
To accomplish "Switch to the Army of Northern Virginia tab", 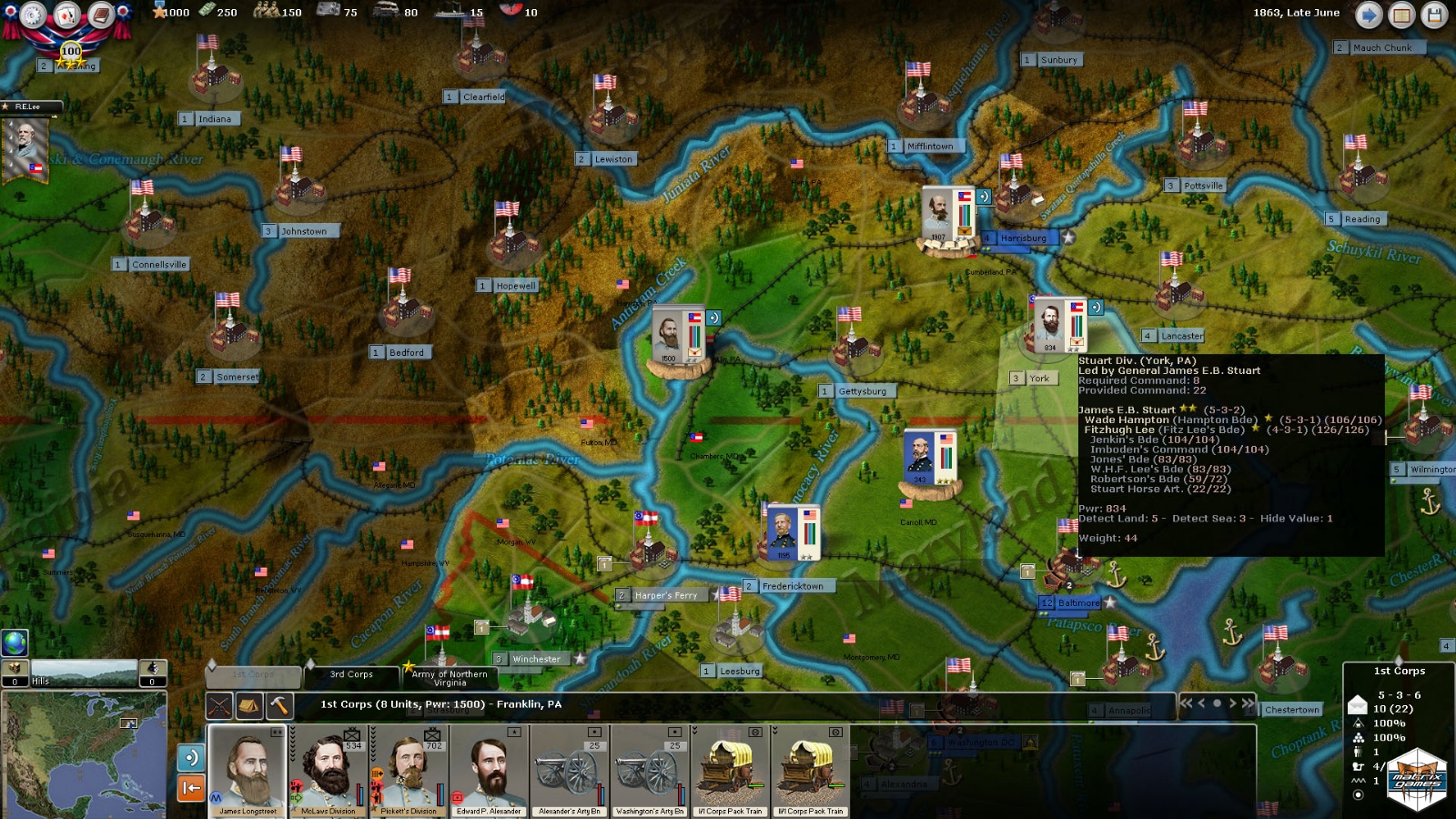I will [x=450, y=677].
